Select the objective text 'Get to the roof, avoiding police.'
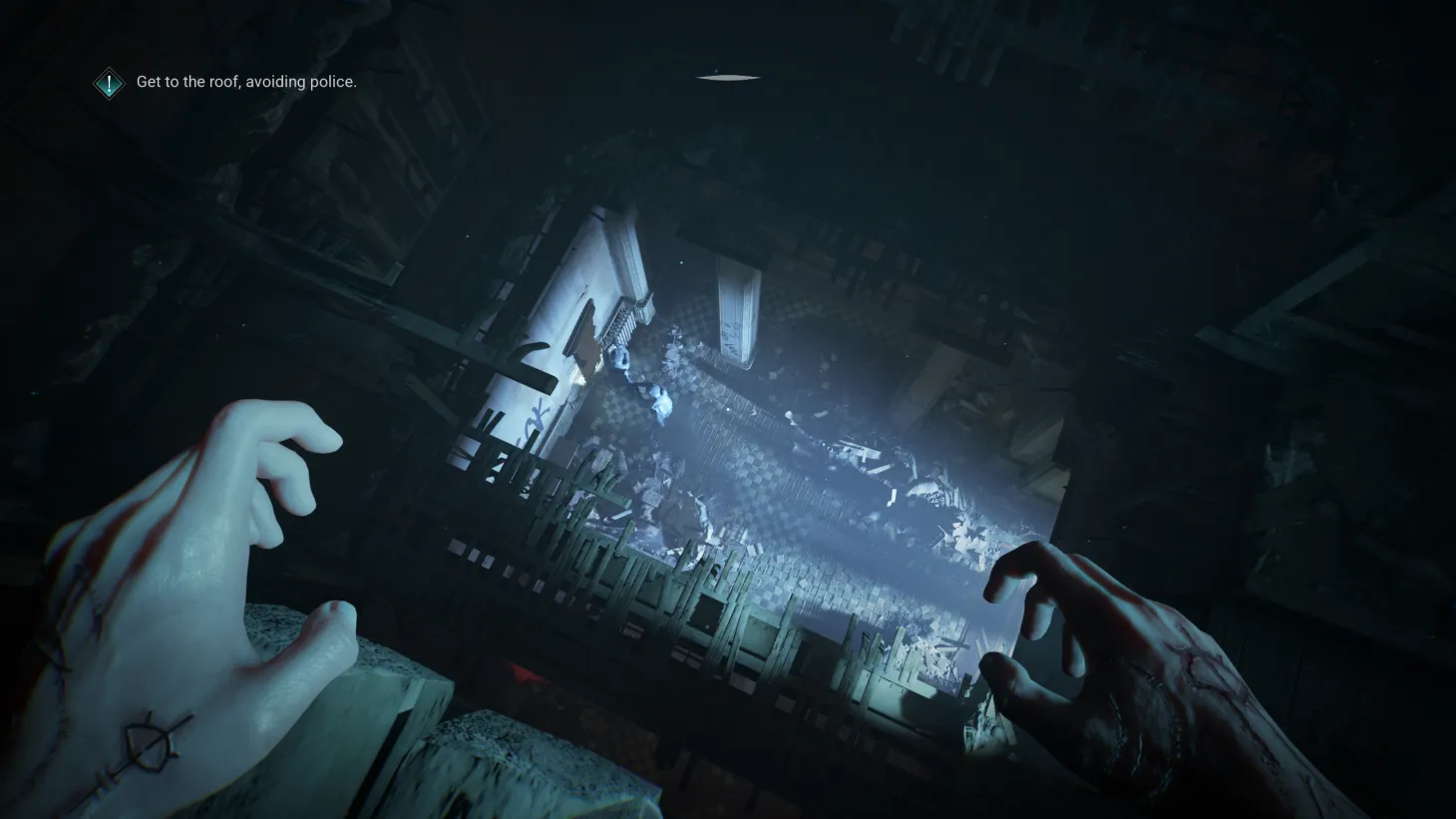 coord(246,82)
